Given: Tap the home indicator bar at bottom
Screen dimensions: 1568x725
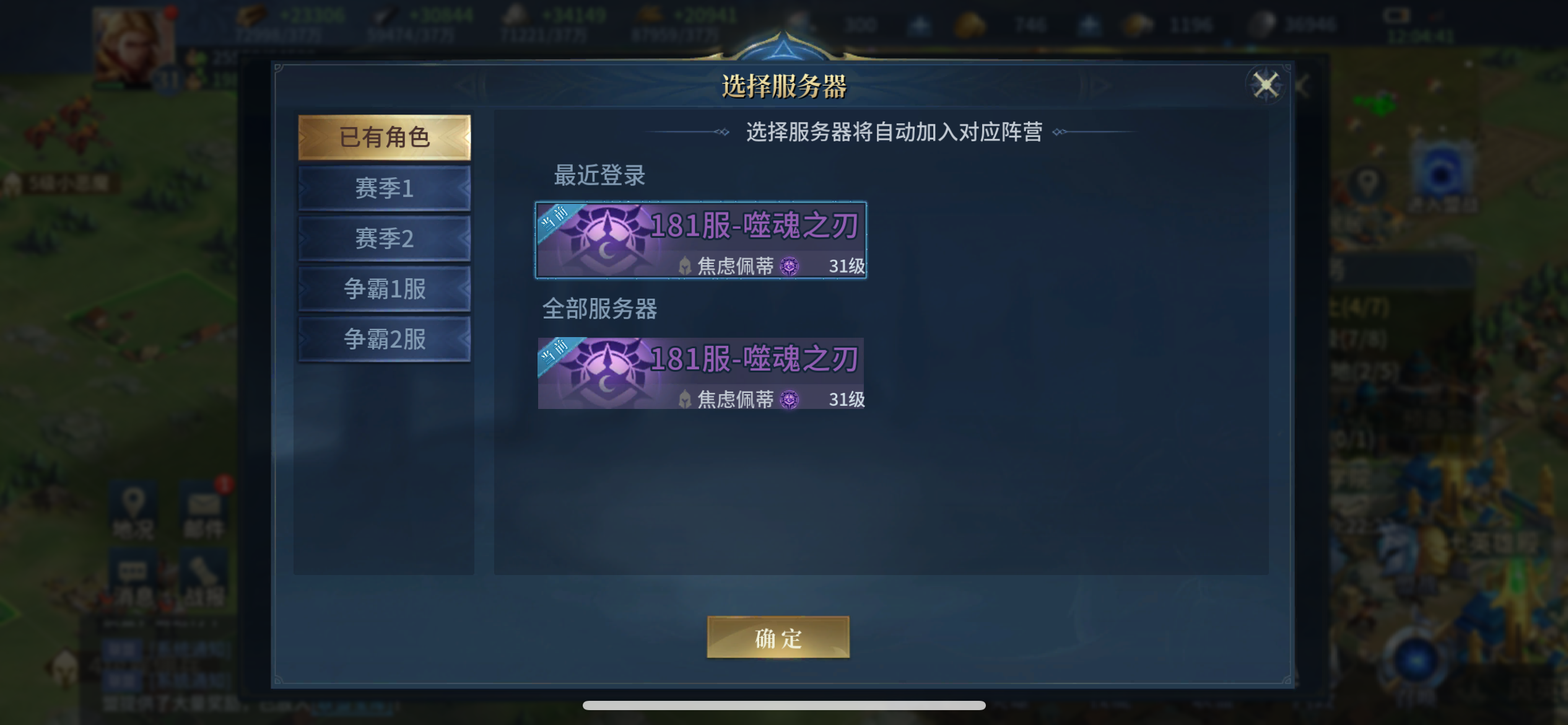Looking at the screenshot, I should 784,705.
